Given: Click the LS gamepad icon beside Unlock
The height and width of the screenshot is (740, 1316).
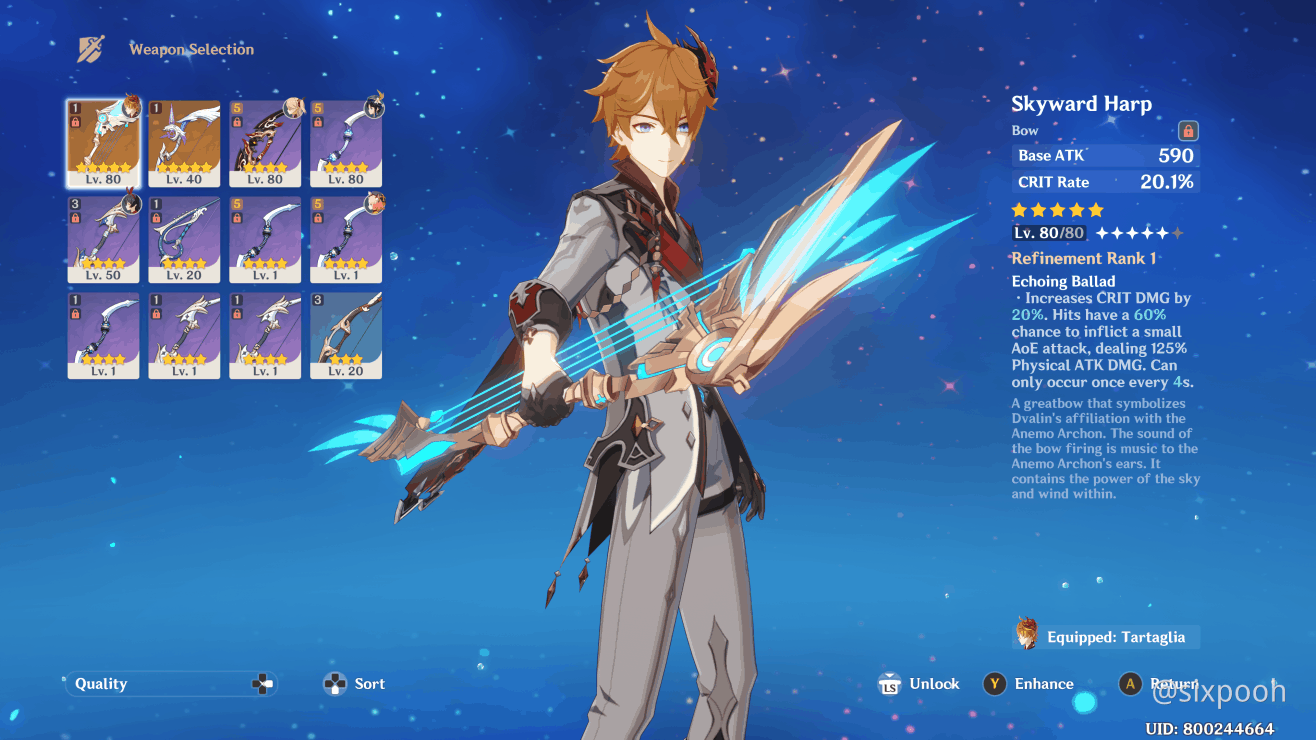Looking at the screenshot, I should click(x=889, y=684).
